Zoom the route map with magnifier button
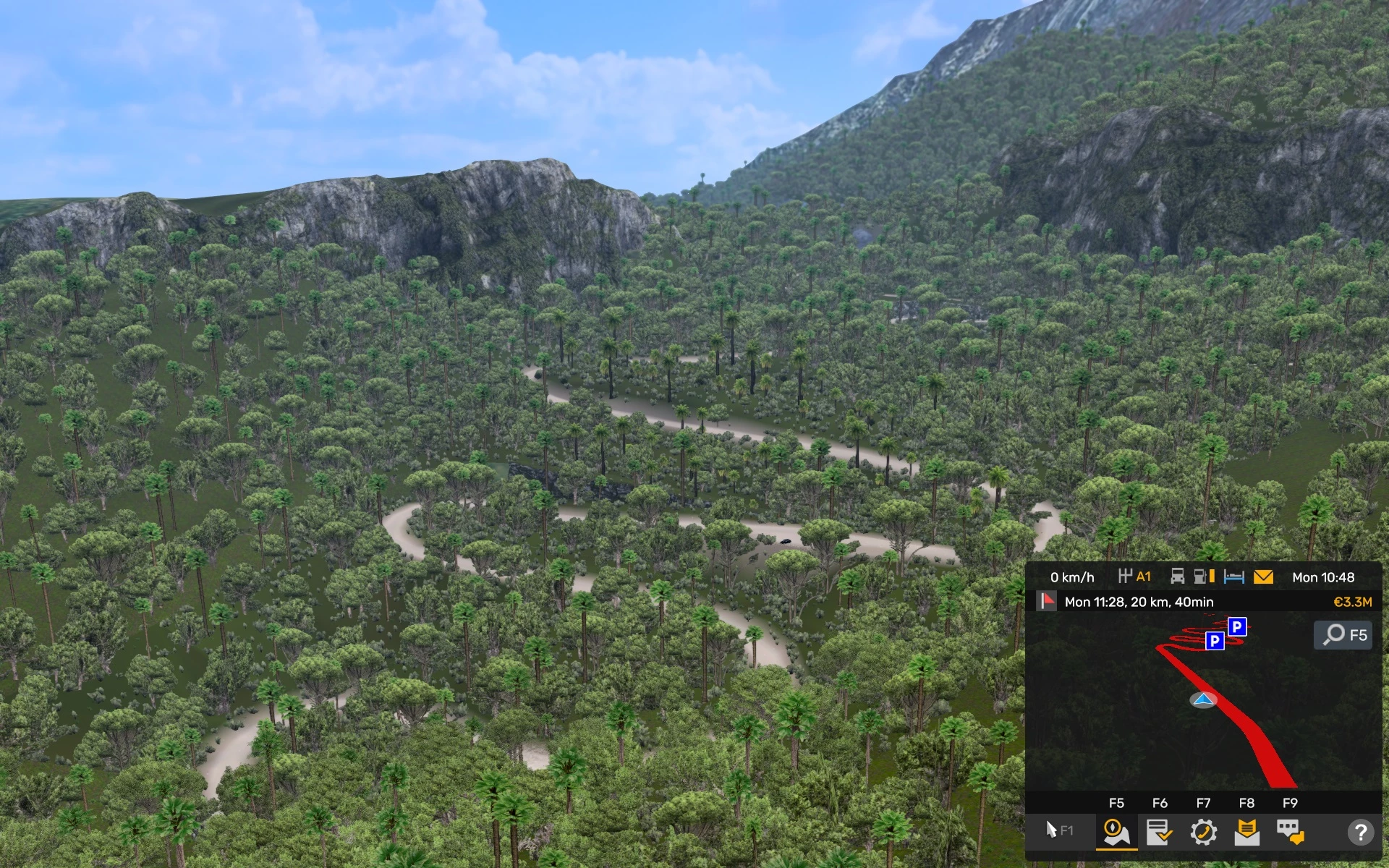The image size is (1389, 868). tap(1343, 635)
